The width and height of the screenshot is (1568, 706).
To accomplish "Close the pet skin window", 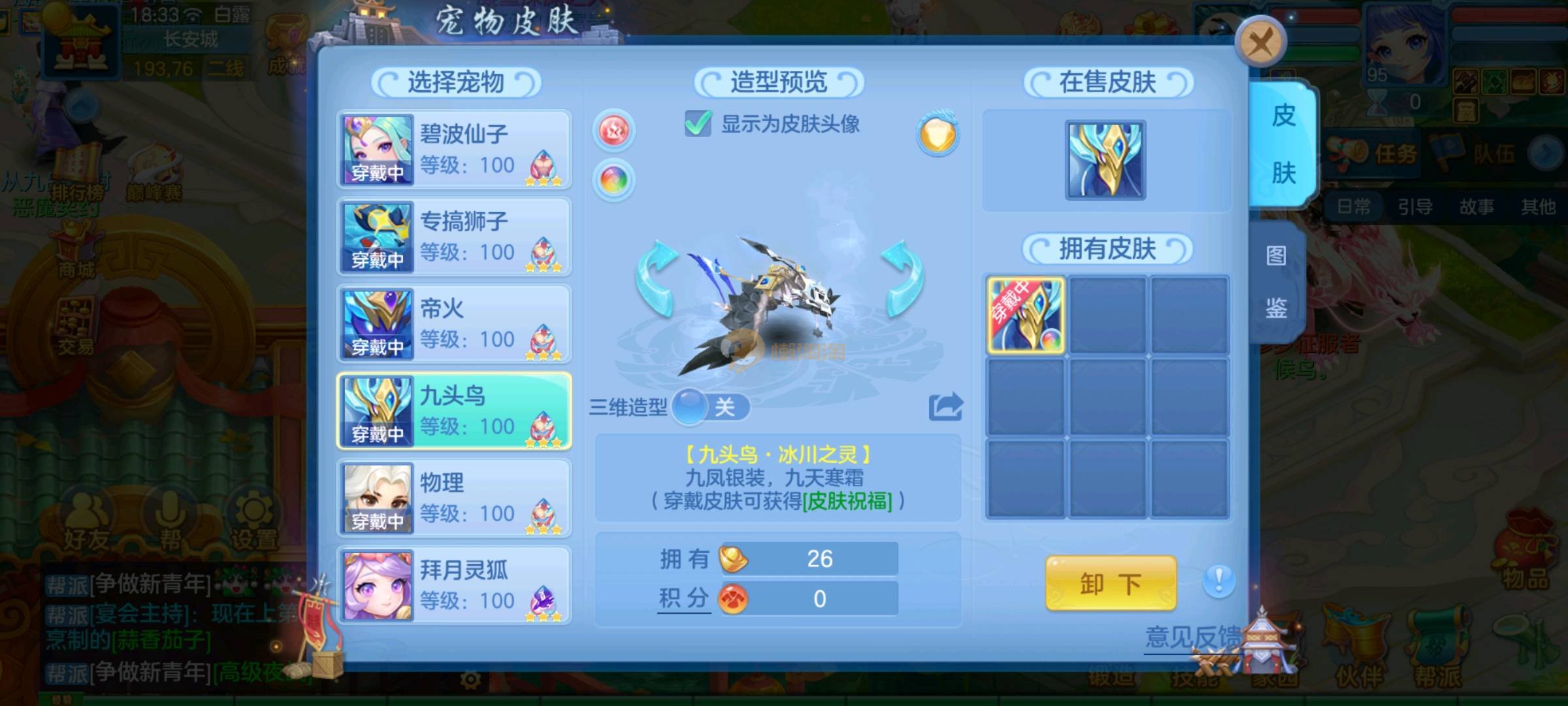I will coord(1260,43).
